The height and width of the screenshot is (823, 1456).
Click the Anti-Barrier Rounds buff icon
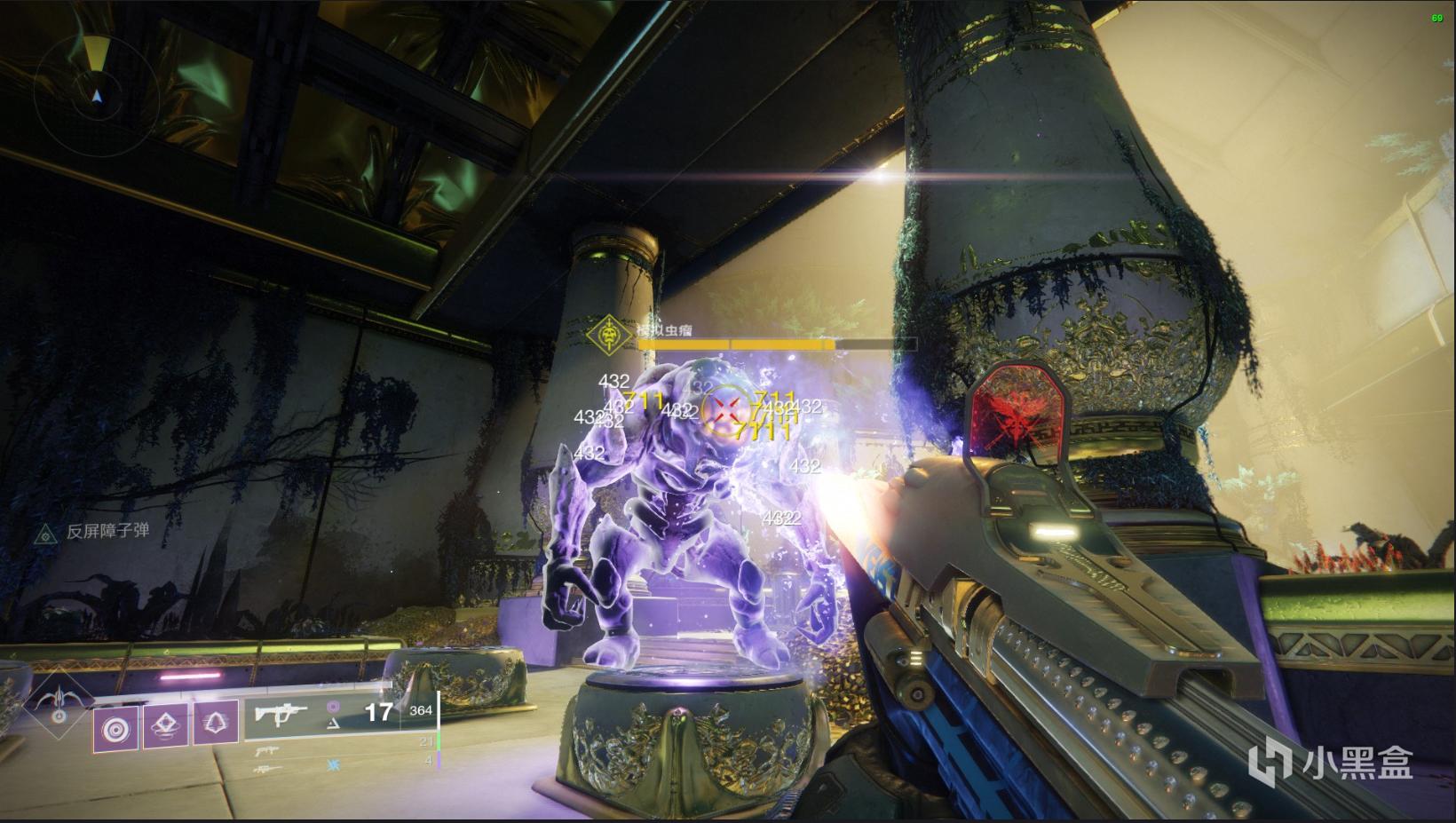44,533
